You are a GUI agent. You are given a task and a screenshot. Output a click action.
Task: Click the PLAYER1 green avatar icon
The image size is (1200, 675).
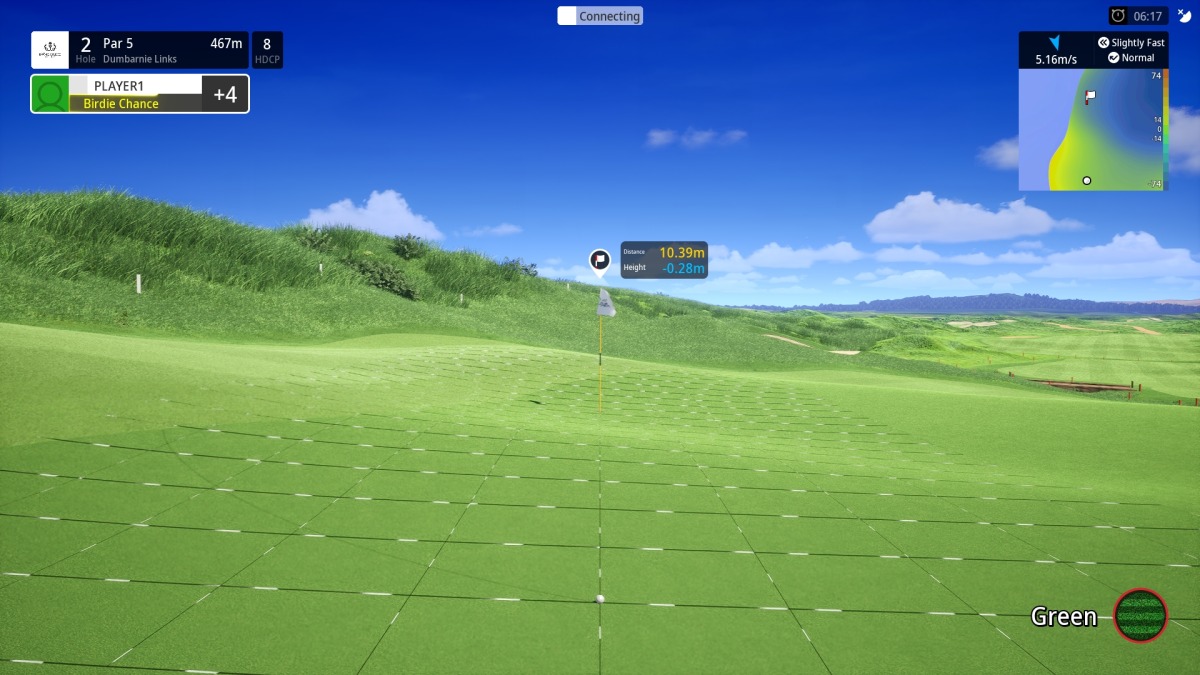(50, 95)
